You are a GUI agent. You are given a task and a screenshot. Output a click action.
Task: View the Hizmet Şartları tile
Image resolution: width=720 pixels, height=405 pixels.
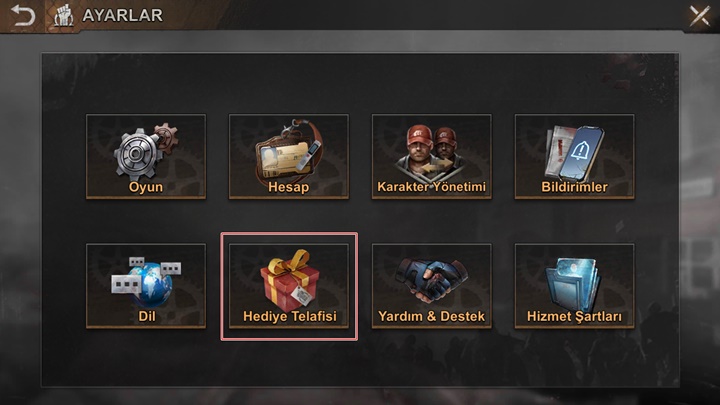(x=574, y=286)
